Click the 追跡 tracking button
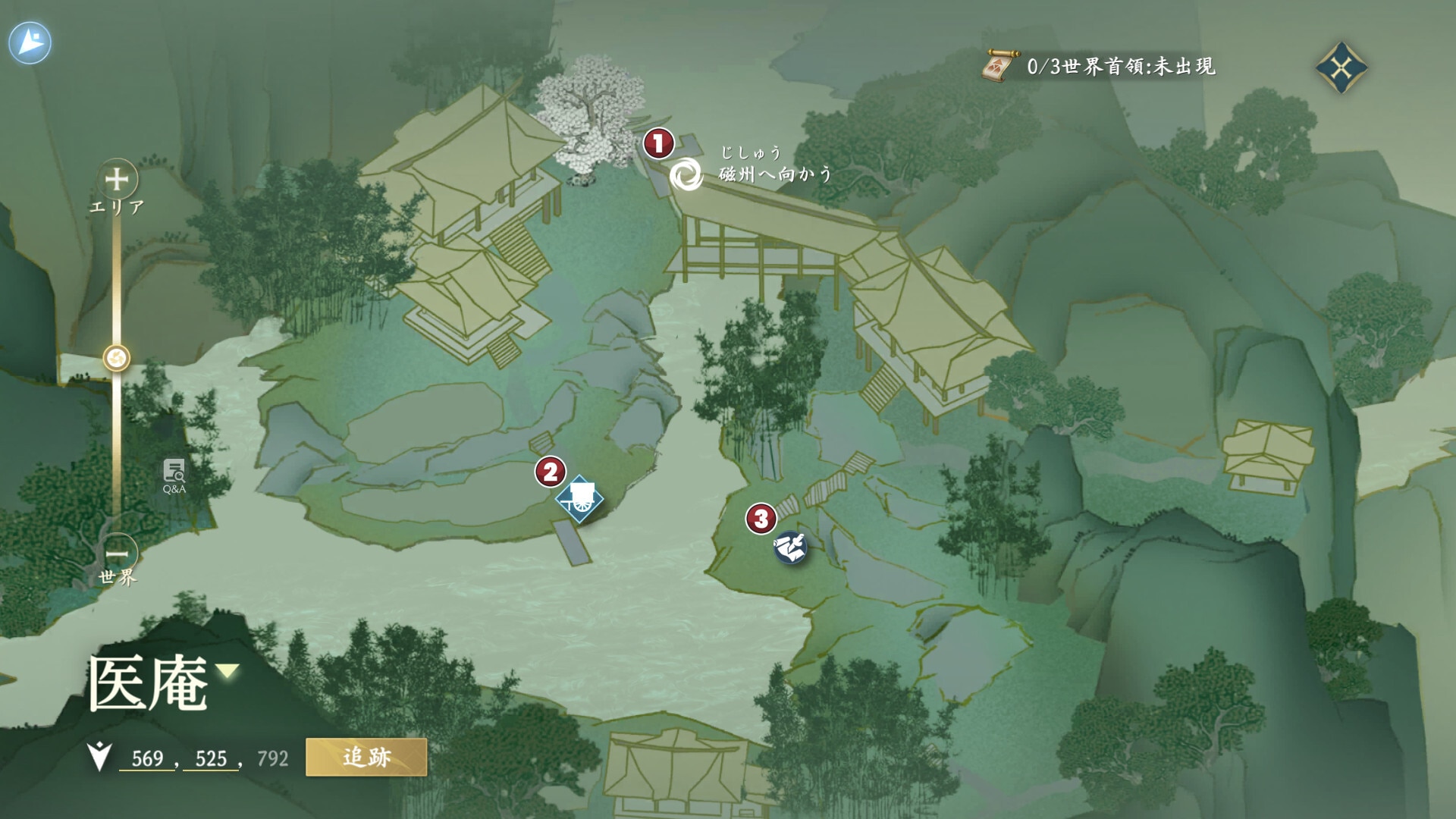The image size is (1456, 819). point(366,757)
